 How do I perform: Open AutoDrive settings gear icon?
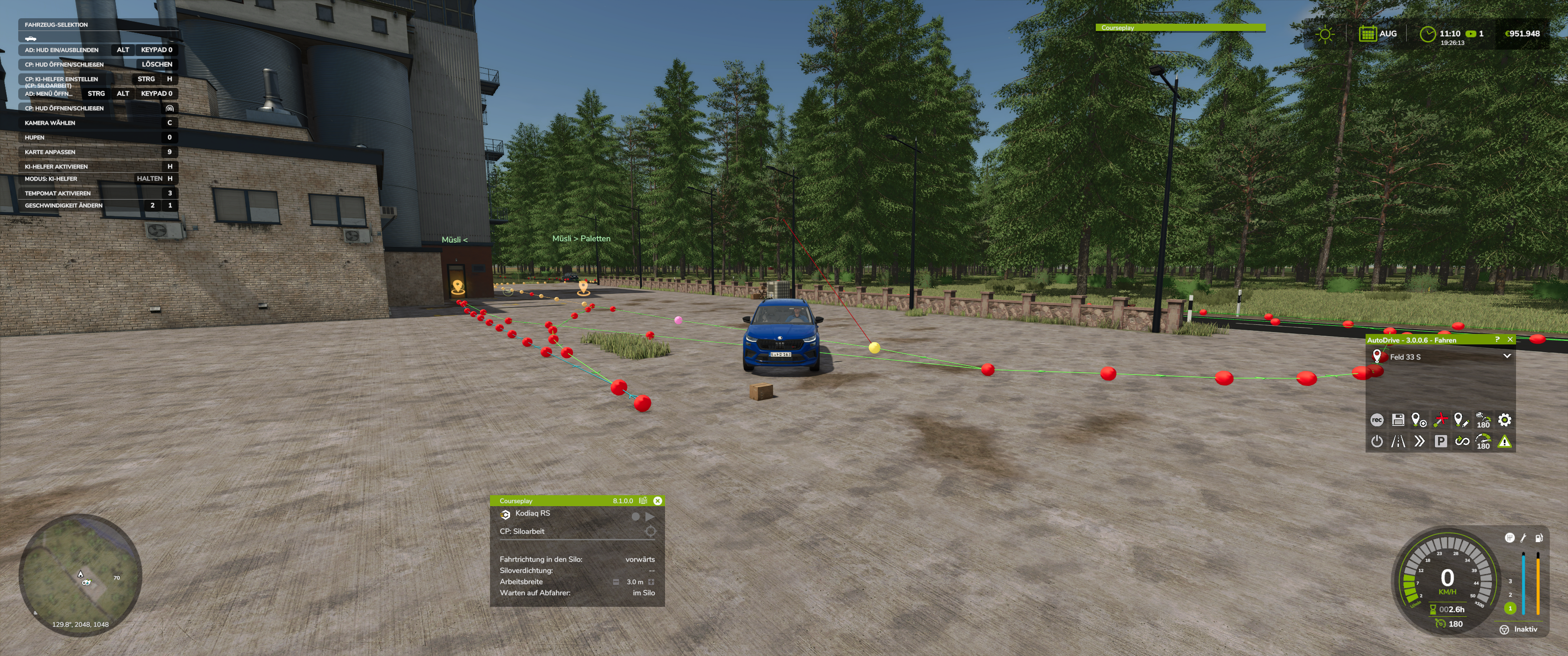coord(1504,420)
